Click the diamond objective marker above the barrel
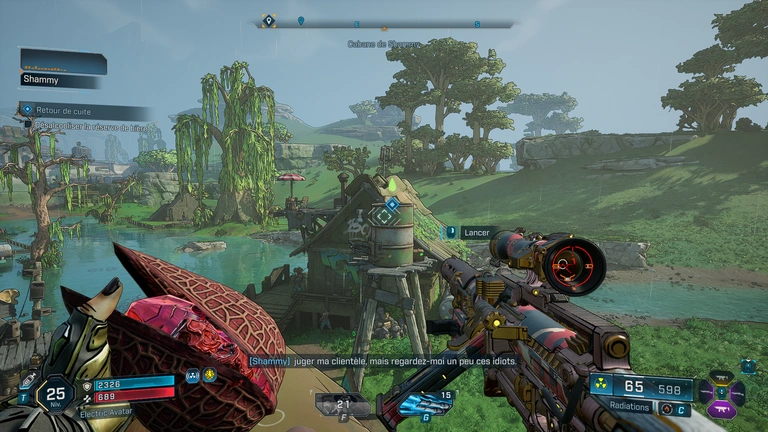 pos(392,204)
